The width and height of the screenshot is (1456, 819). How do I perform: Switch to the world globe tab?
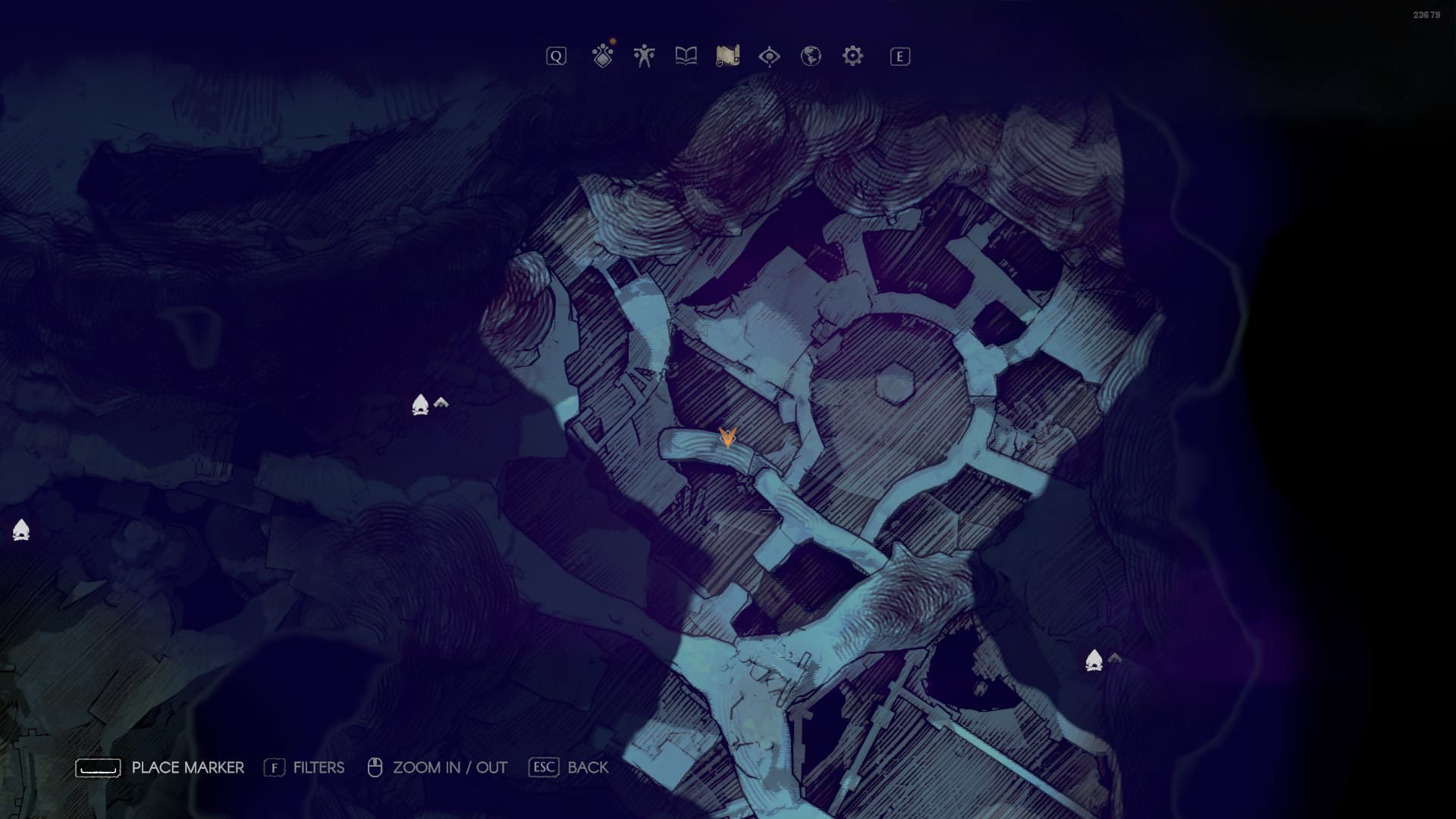811,56
